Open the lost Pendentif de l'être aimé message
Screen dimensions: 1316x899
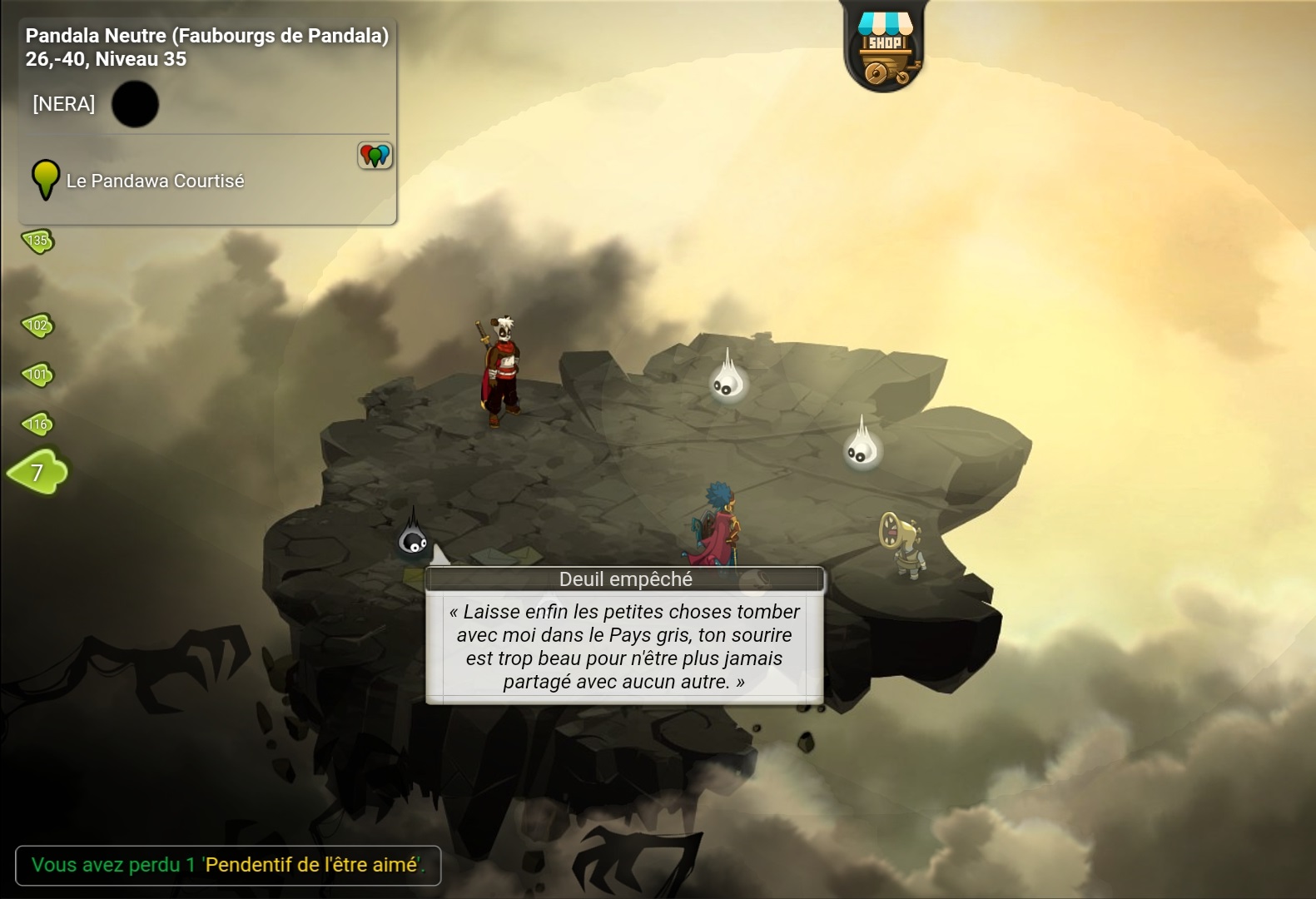[227, 865]
